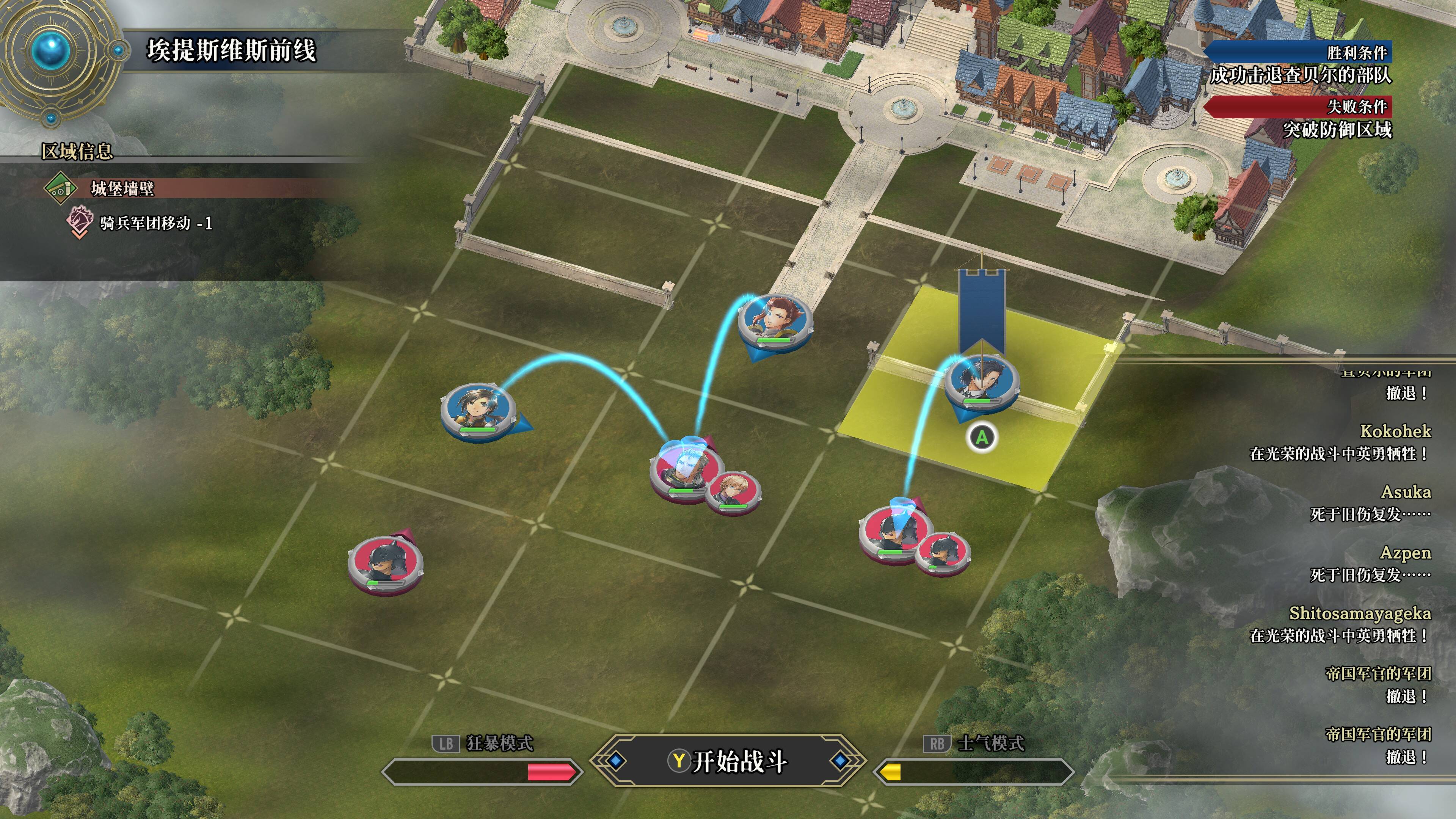Select the red-haired woman's blue unit token

pos(774,320)
